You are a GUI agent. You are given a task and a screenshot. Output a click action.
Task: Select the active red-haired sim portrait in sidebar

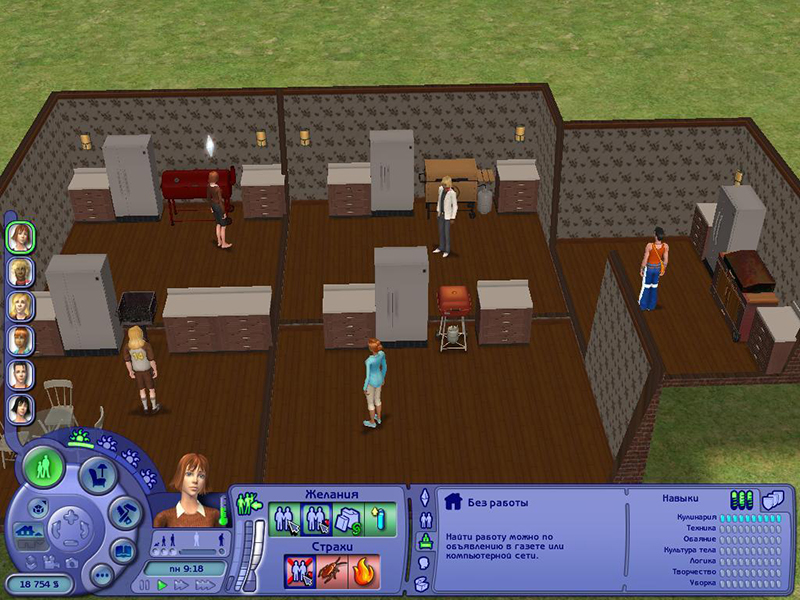(19, 237)
